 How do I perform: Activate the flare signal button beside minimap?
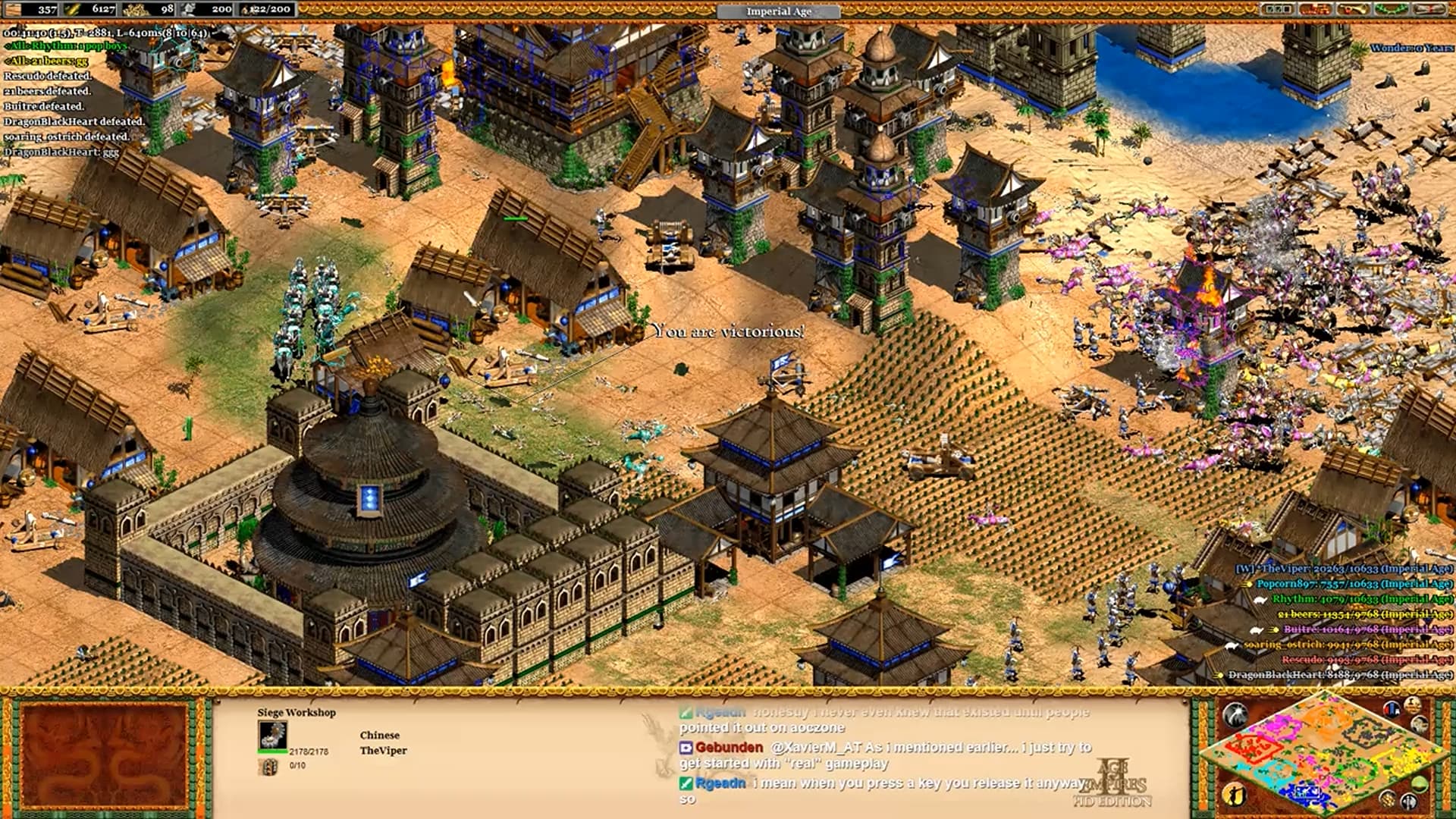(1235, 714)
